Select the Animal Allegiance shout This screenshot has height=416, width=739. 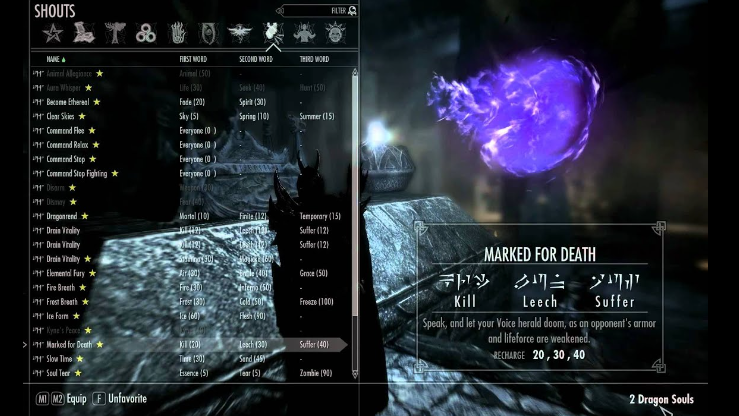click(69, 73)
